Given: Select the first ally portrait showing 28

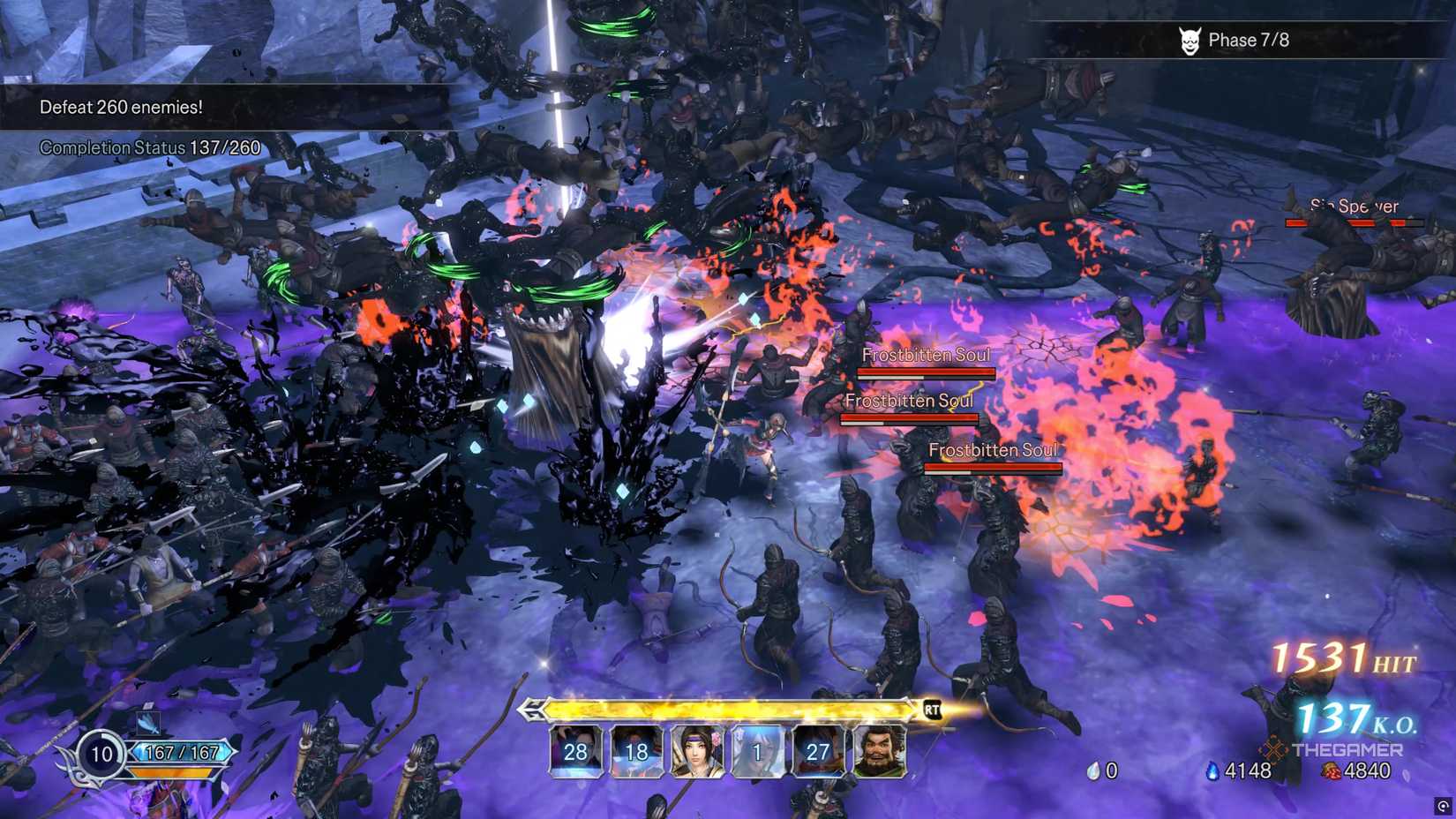Looking at the screenshot, I should click(574, 752).
